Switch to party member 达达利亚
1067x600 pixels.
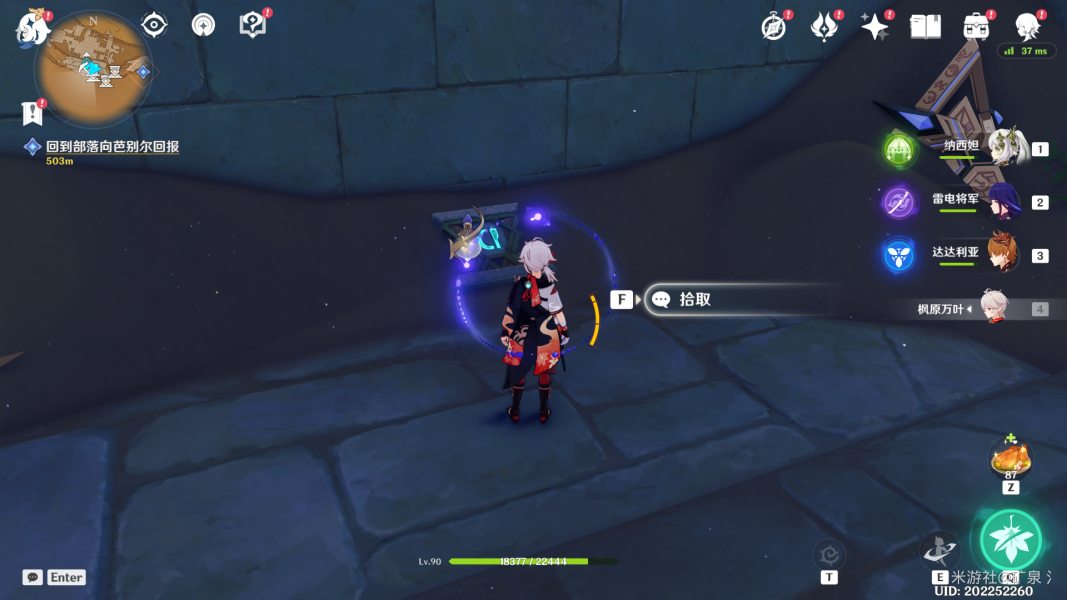coord(1005,254)
